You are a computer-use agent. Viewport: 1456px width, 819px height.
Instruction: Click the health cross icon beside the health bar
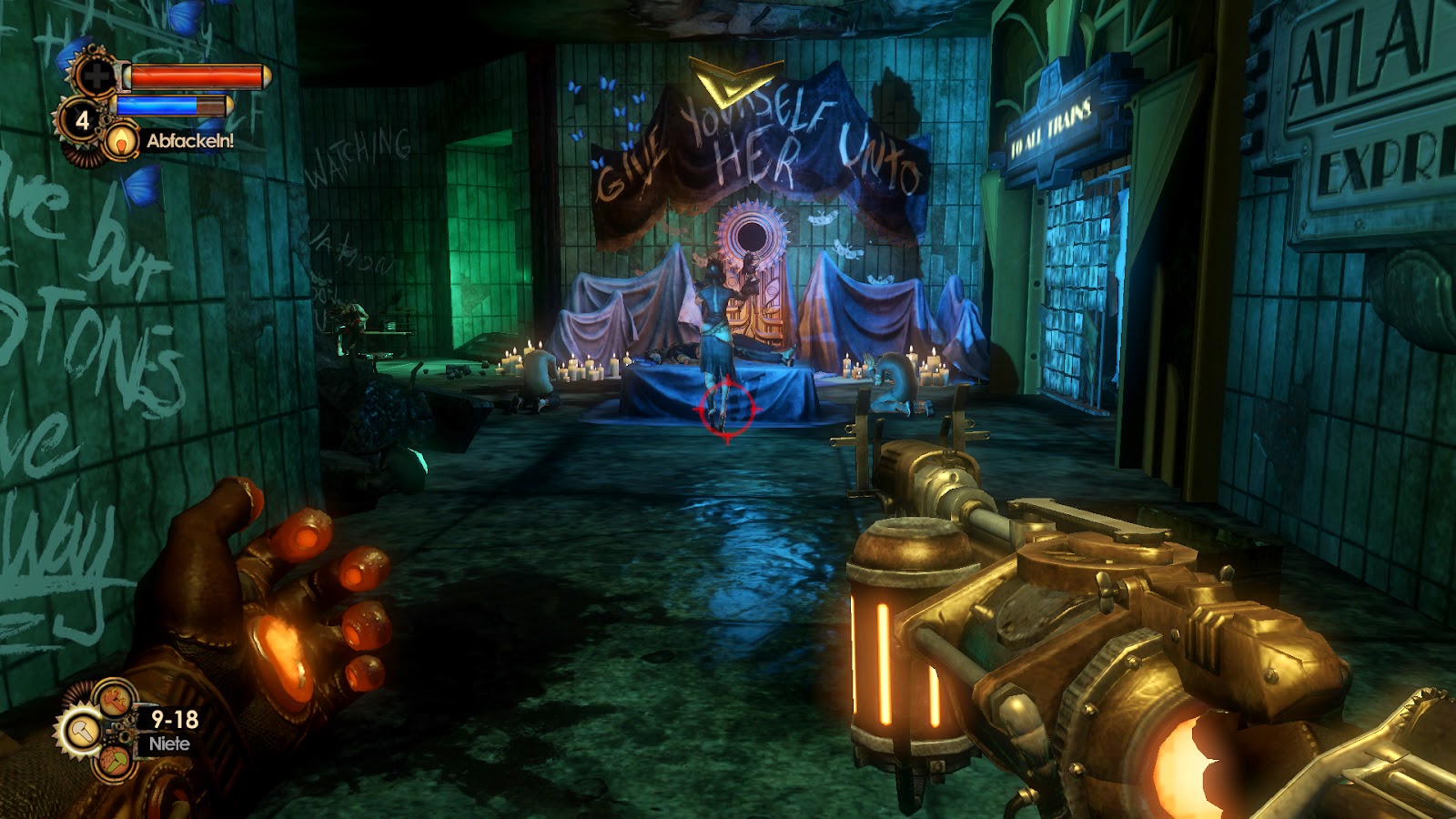tap(96, 76)
